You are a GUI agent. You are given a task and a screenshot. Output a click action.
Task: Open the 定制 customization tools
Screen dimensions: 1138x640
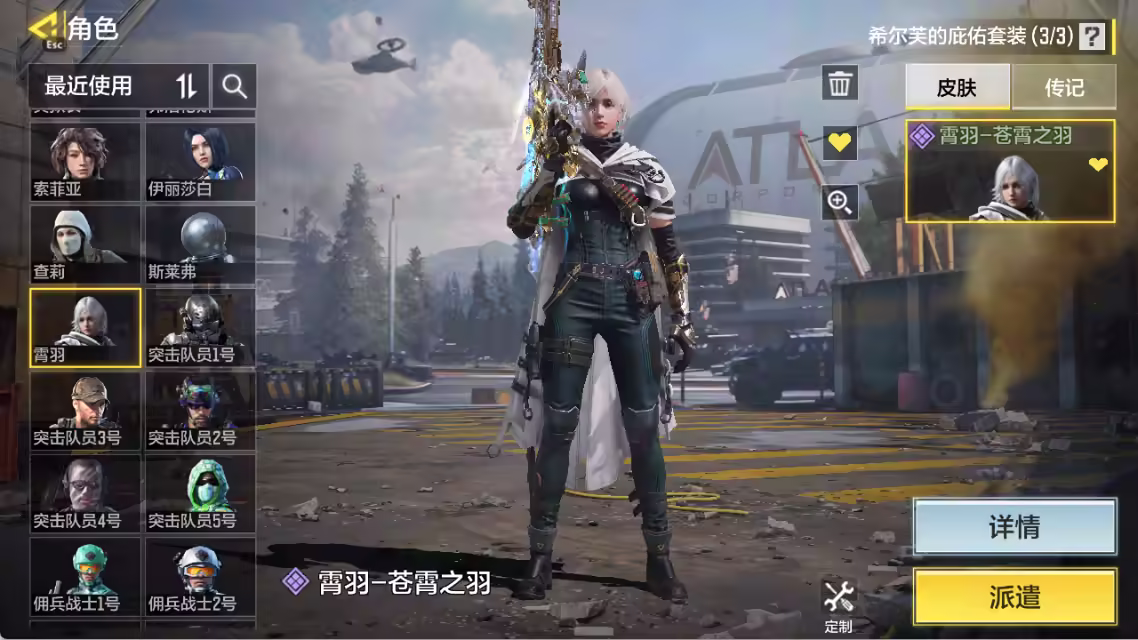(x=839, y=604)
